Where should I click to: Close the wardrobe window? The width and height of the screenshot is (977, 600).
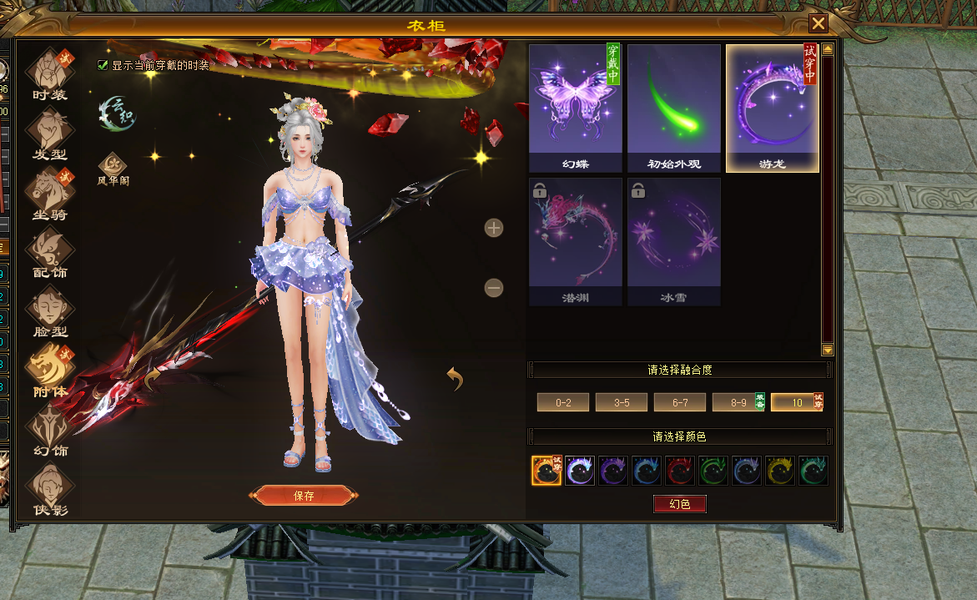(x=818, y=24)
